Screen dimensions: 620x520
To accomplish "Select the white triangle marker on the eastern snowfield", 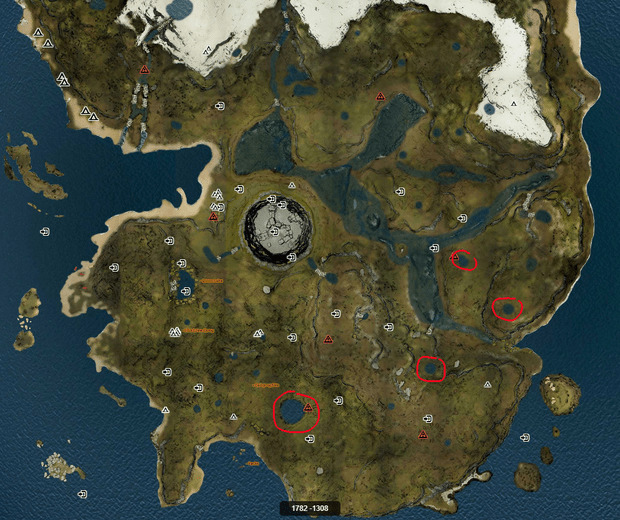I will [514, 102].
